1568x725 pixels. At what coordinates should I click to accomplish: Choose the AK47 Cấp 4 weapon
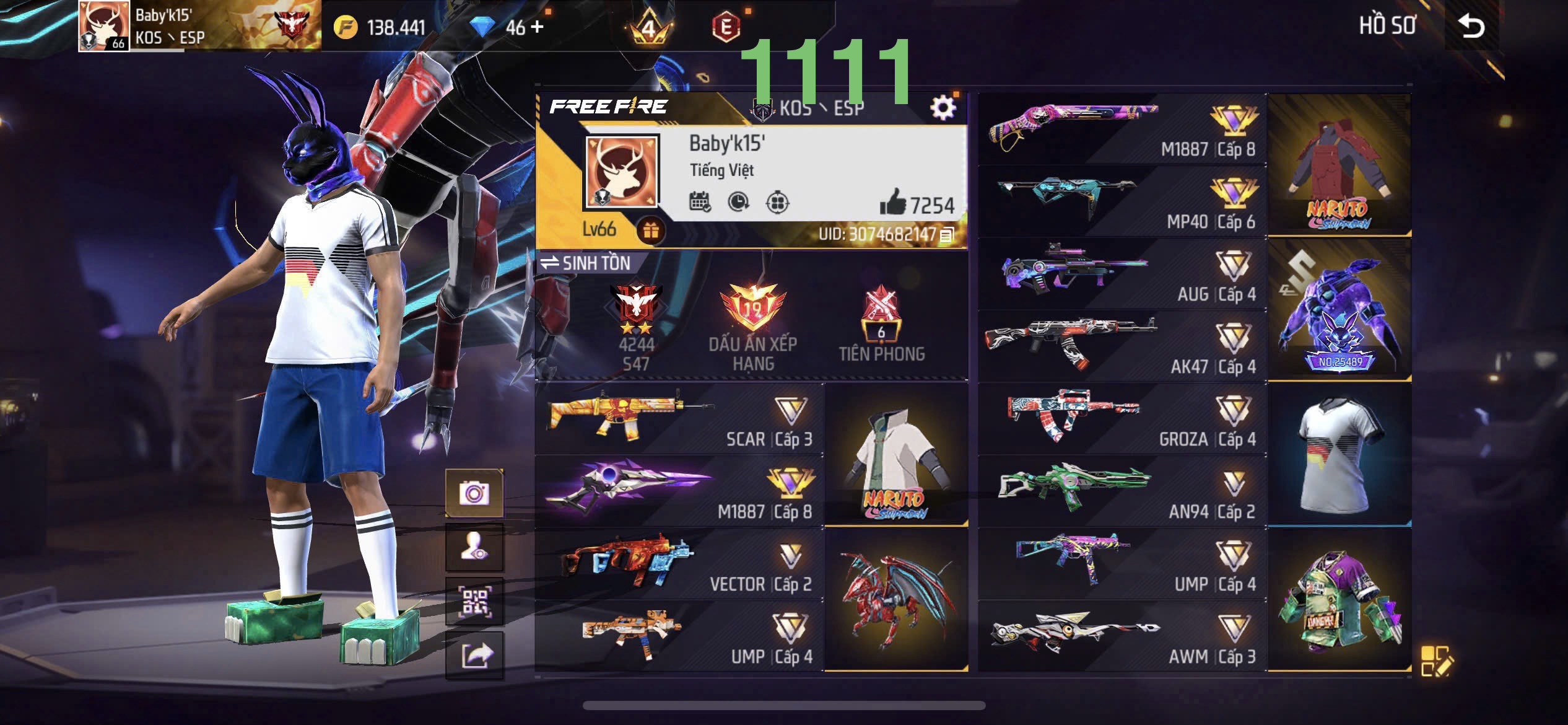pos(1122,346)
